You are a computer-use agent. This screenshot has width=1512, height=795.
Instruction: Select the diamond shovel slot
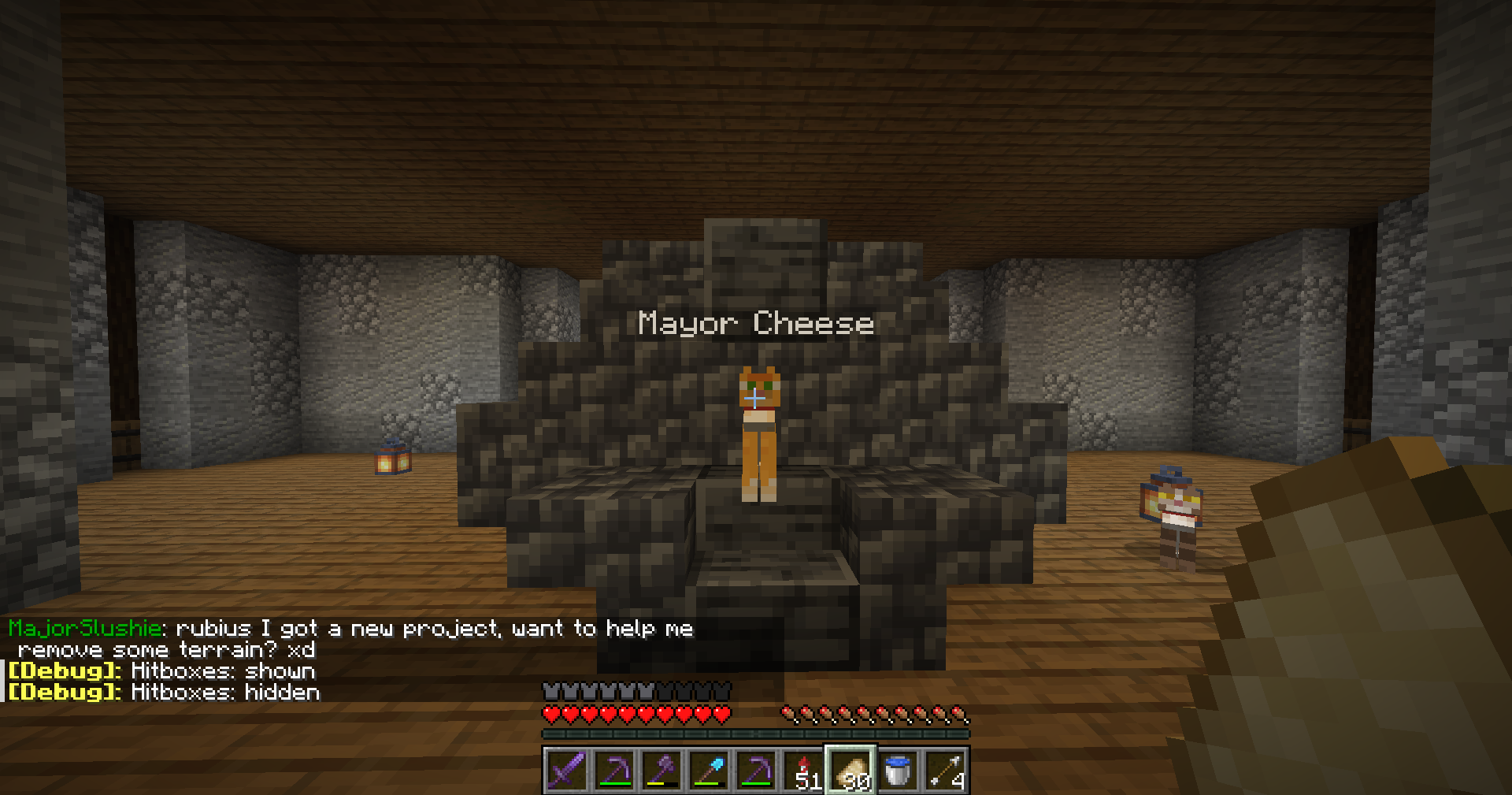coord(709,771)
